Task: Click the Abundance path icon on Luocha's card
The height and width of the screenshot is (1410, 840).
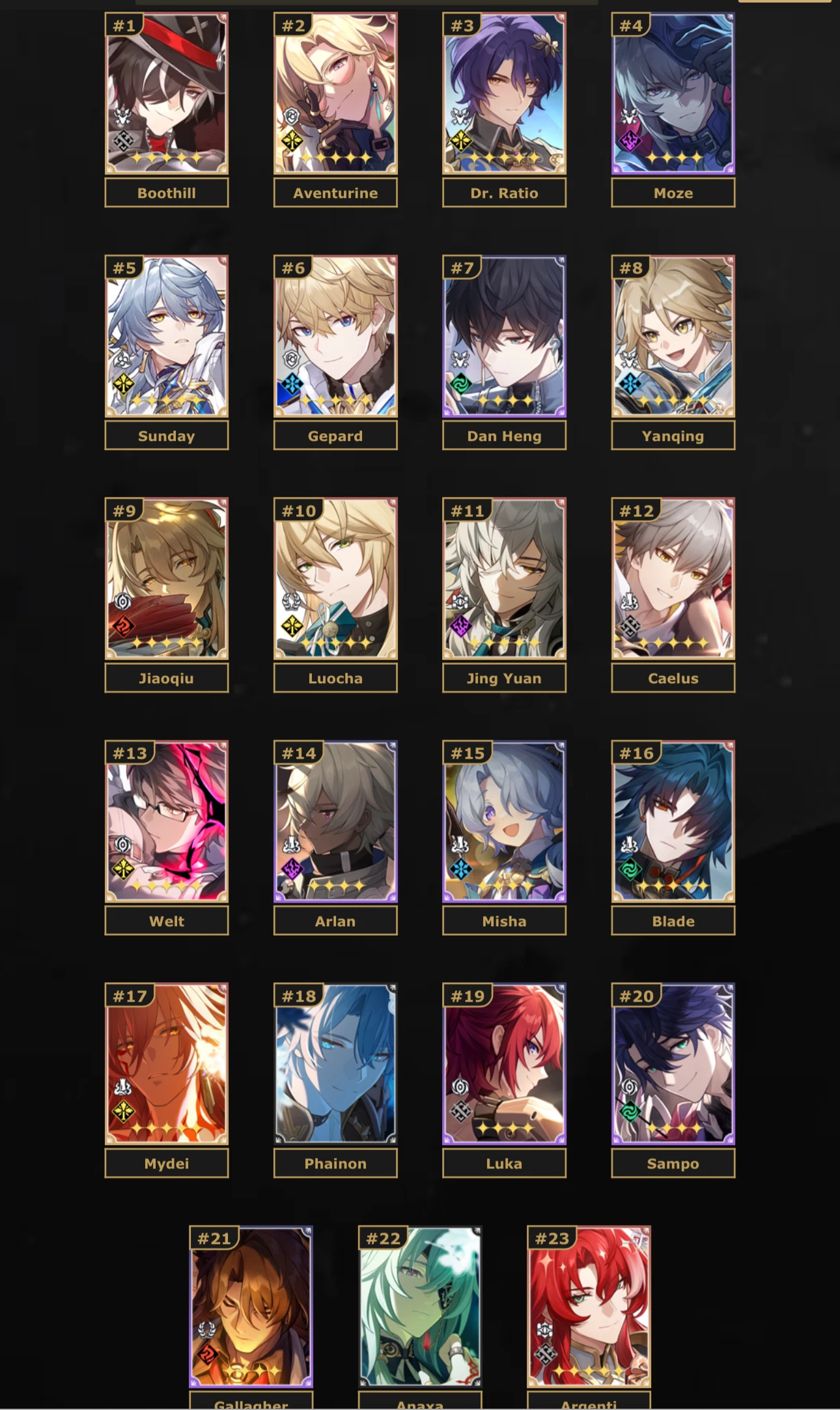Action: 291,600
